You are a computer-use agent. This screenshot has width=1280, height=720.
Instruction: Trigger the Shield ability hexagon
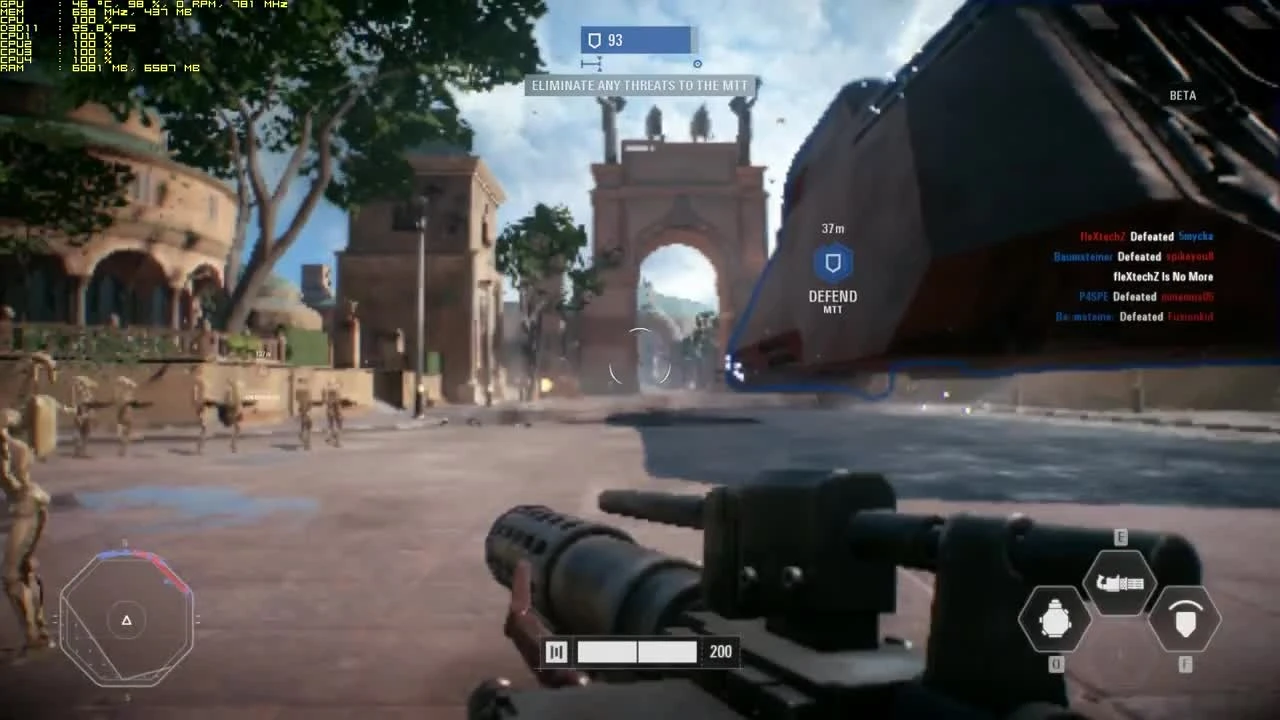pyautogui.click(x=1186, y=620)
